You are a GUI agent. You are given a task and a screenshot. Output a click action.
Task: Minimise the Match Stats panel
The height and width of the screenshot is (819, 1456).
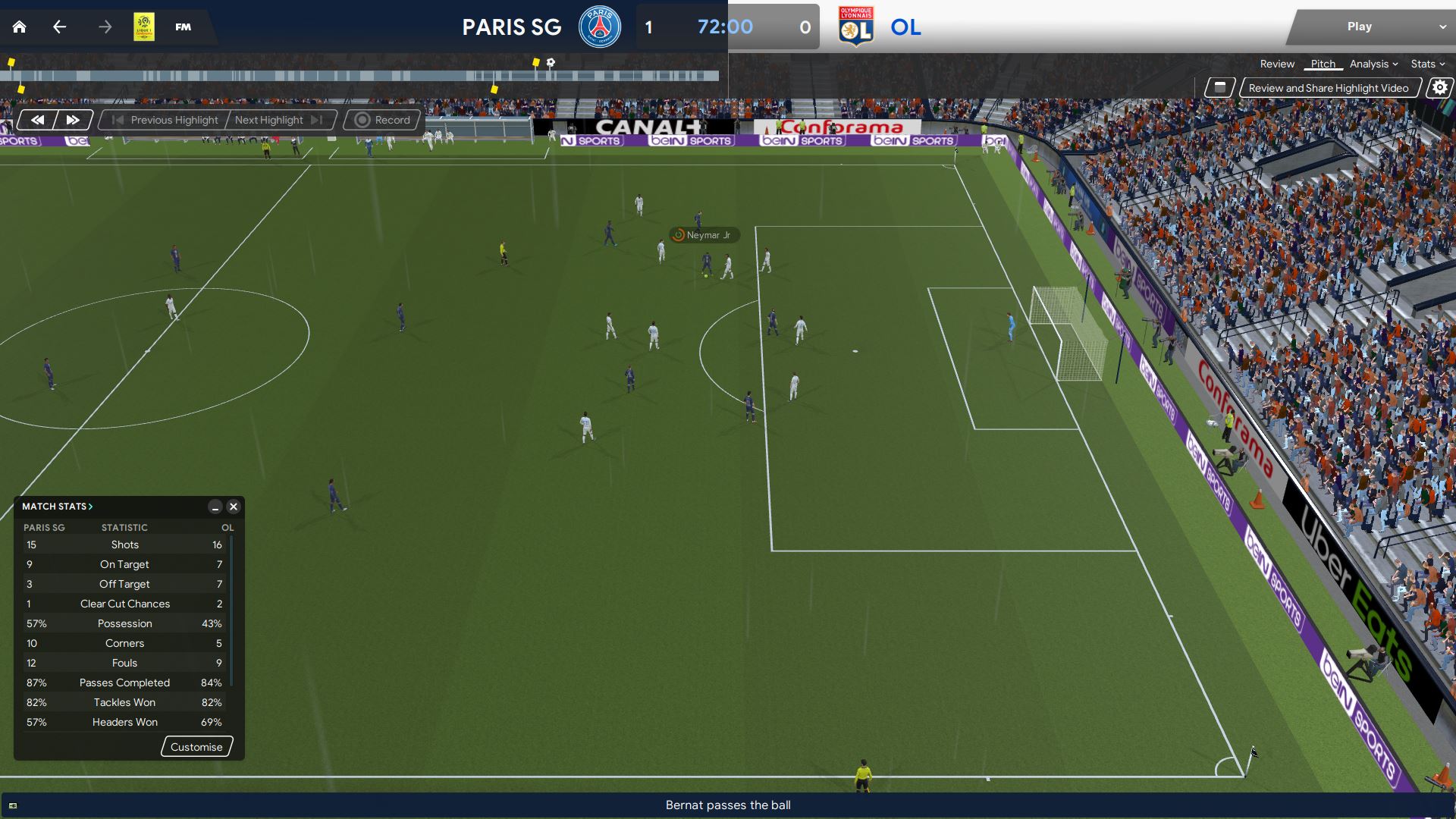[215, 507]
